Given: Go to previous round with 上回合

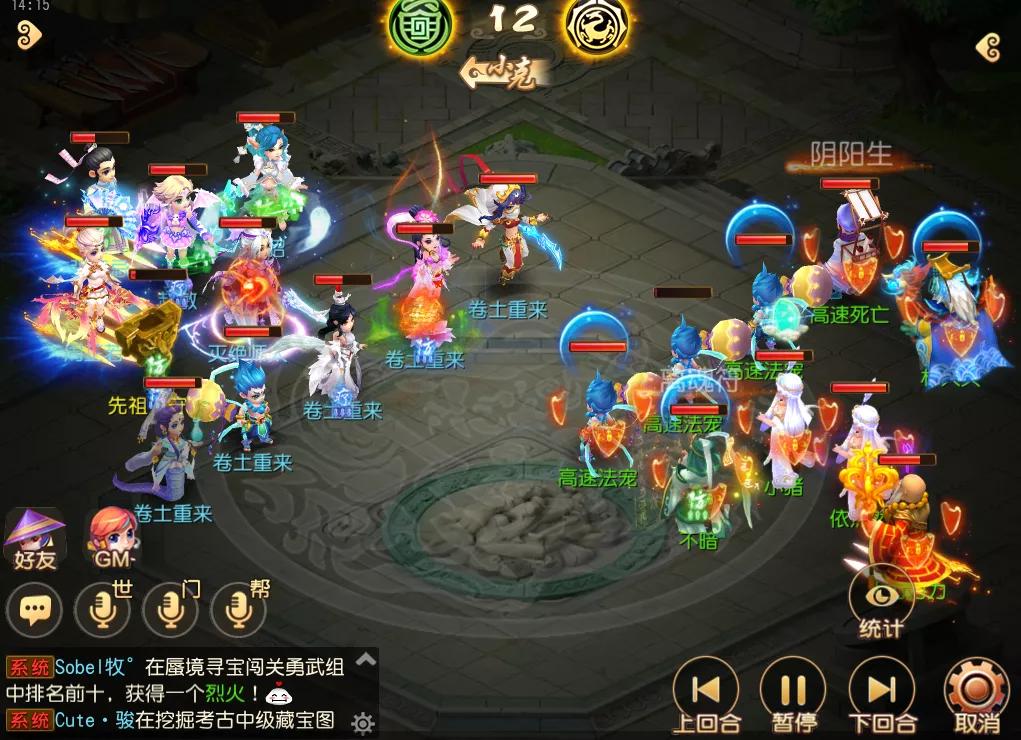Looking at the screenshot, I should 706,695.
